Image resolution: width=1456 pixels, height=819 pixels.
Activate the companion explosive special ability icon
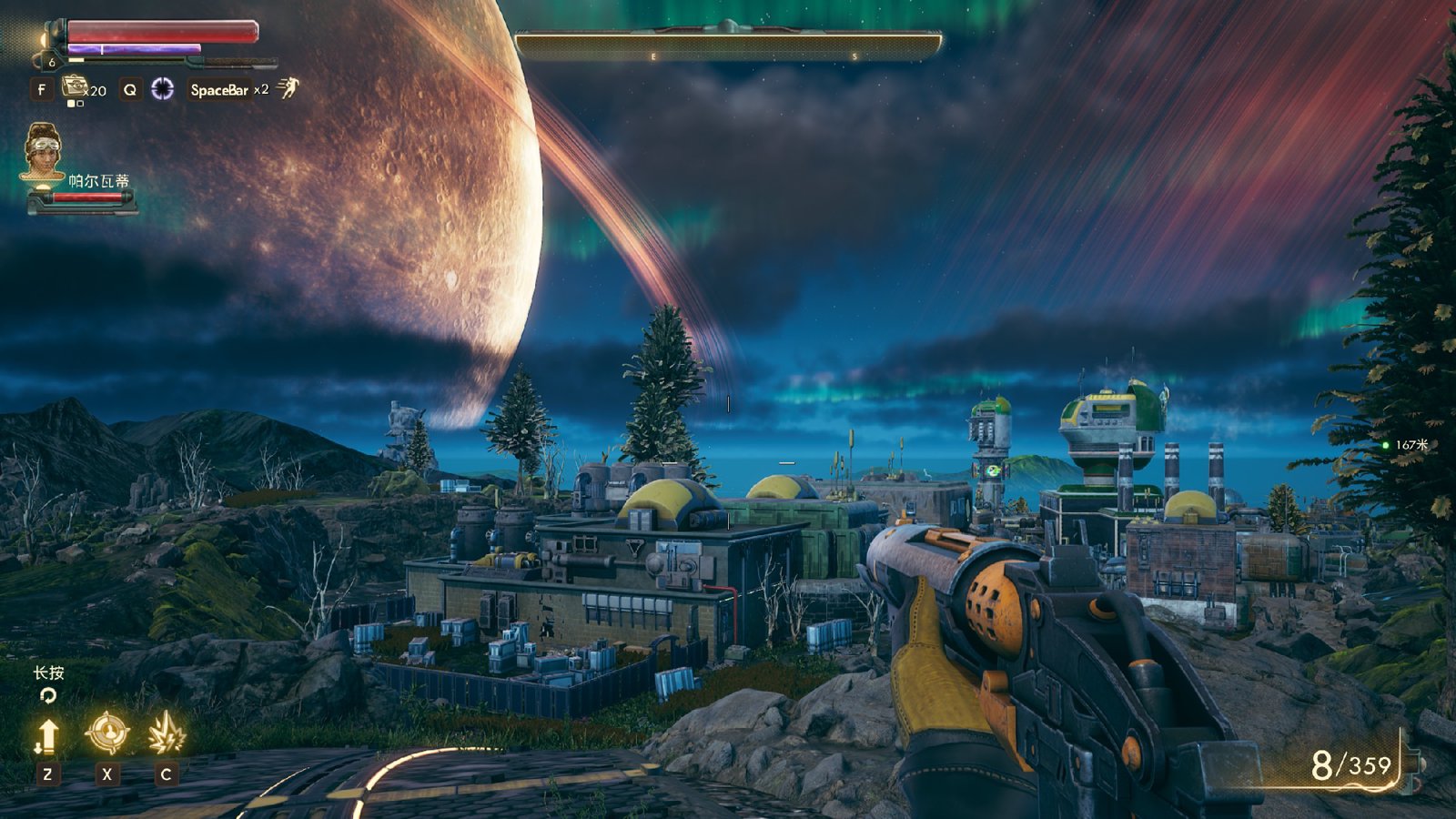click(166, 733)
